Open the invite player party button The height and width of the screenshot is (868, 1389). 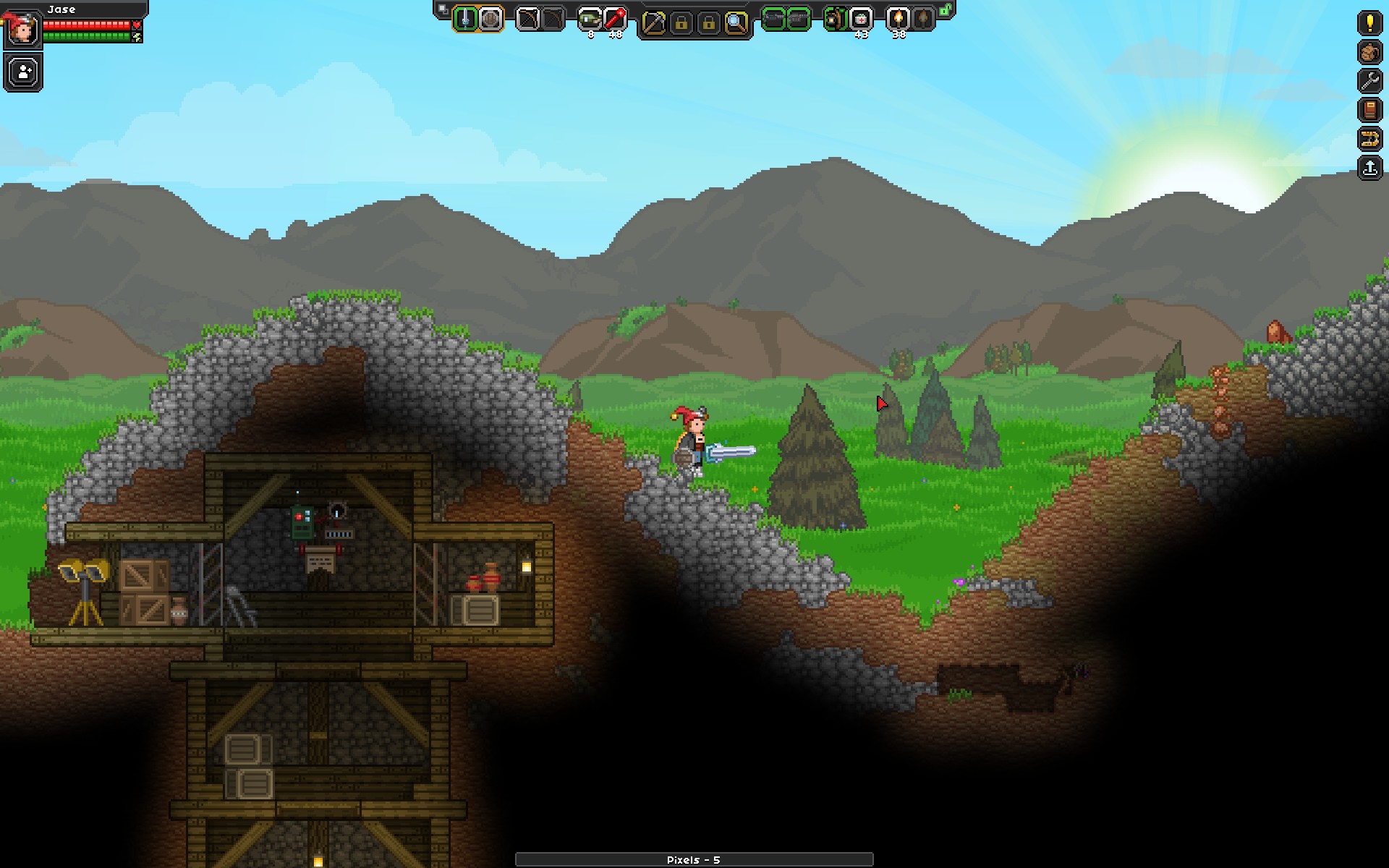tap(24, 72)
